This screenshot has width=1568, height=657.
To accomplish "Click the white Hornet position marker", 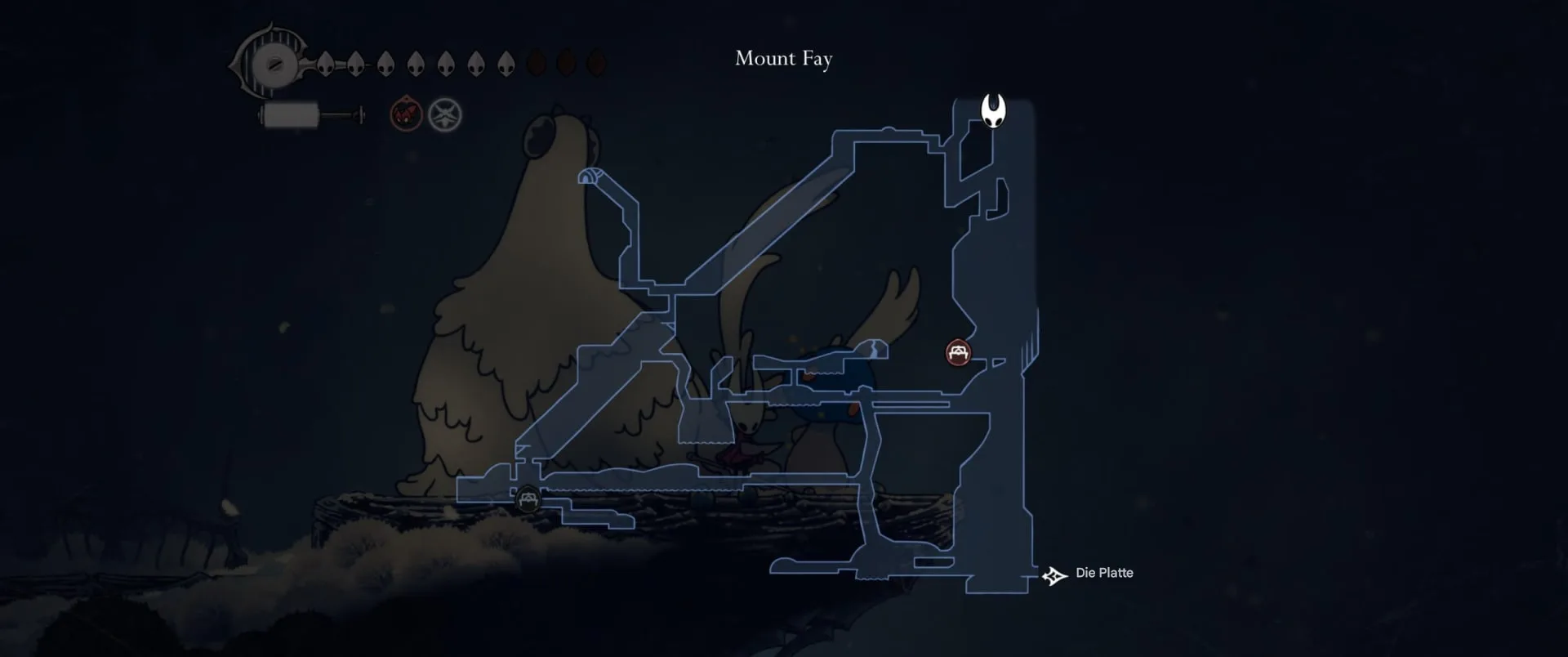I will 993,111.
